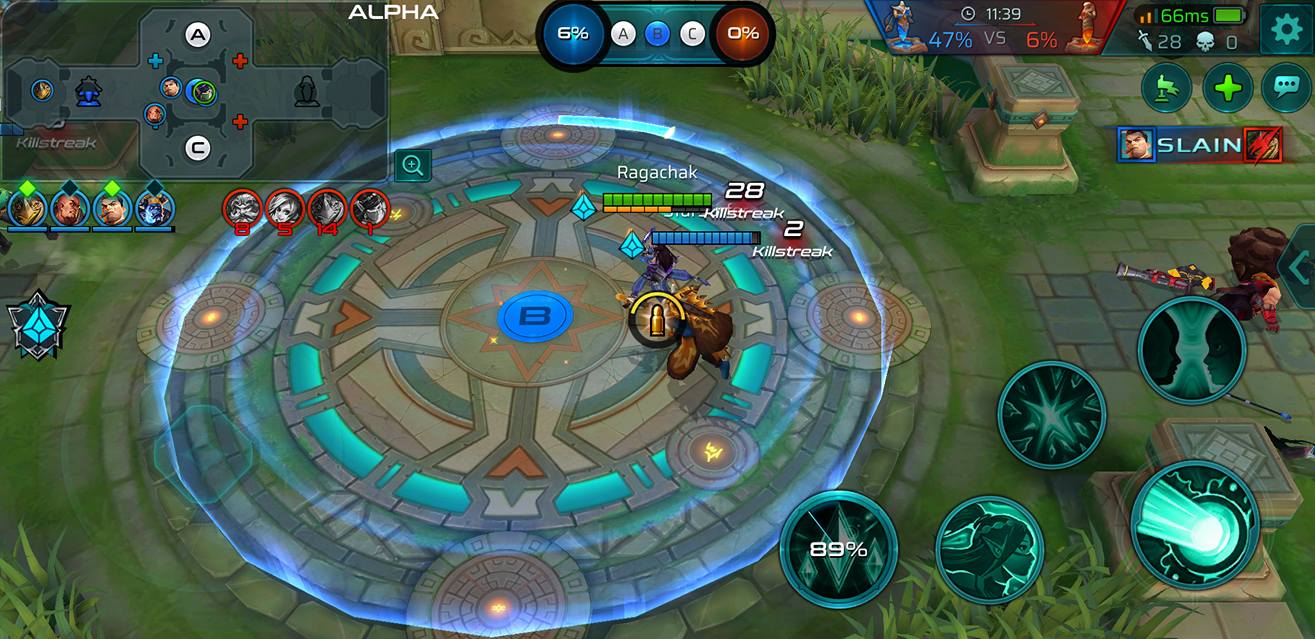
Task: Click the minimap magnifier zoom button
Action: click(412, 165)
